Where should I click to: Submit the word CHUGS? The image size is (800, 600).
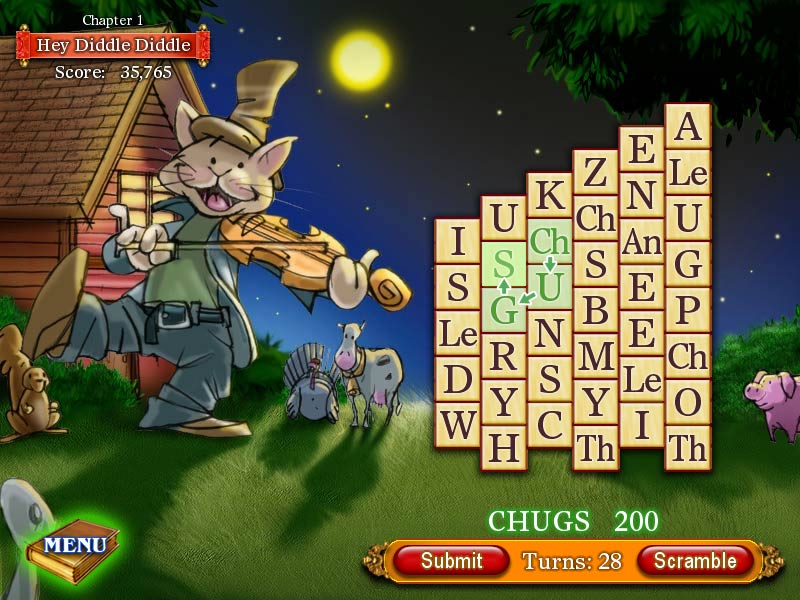[451, 560]
